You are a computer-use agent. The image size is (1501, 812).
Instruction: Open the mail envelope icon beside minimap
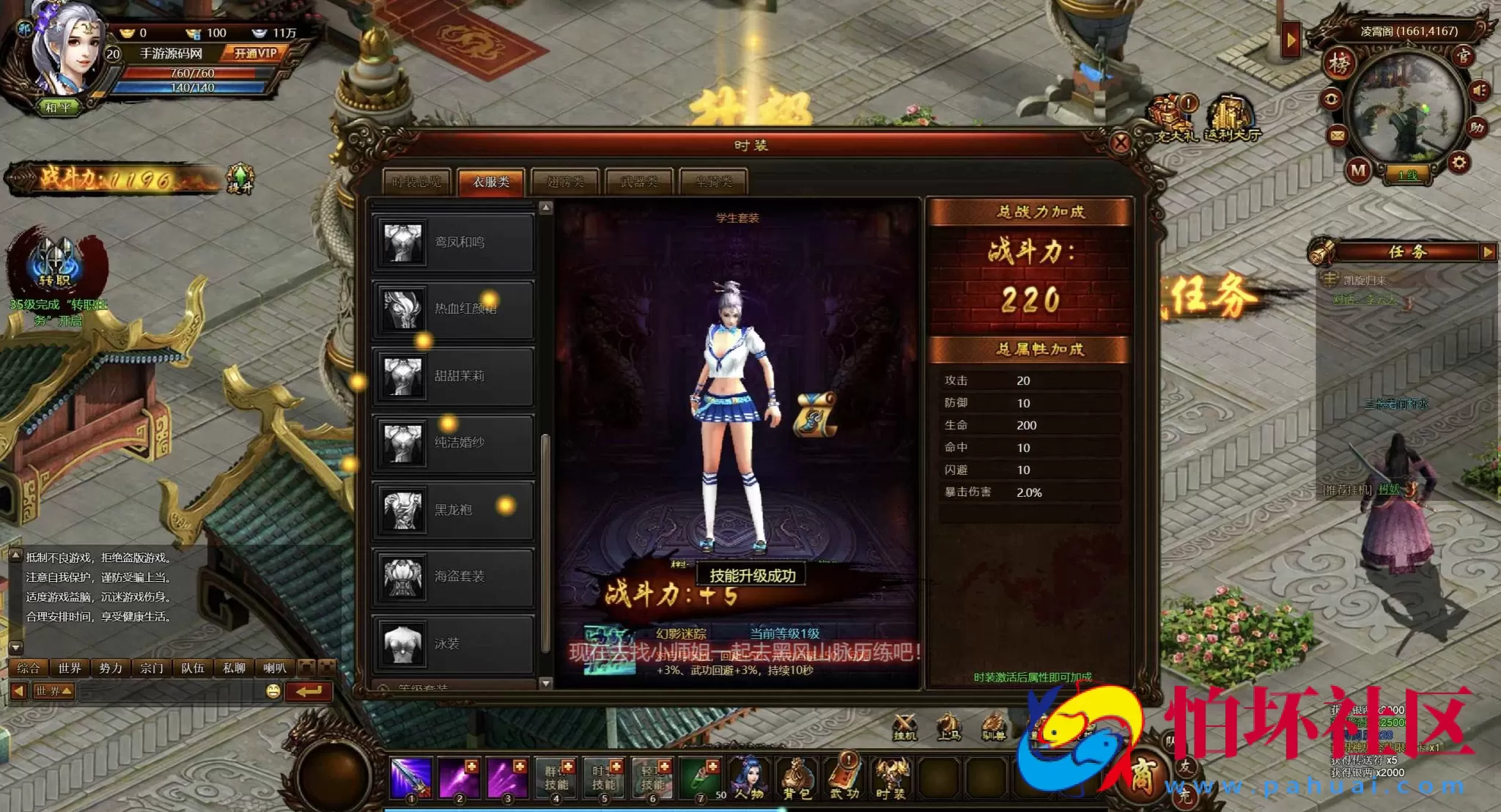point(1338,136)
